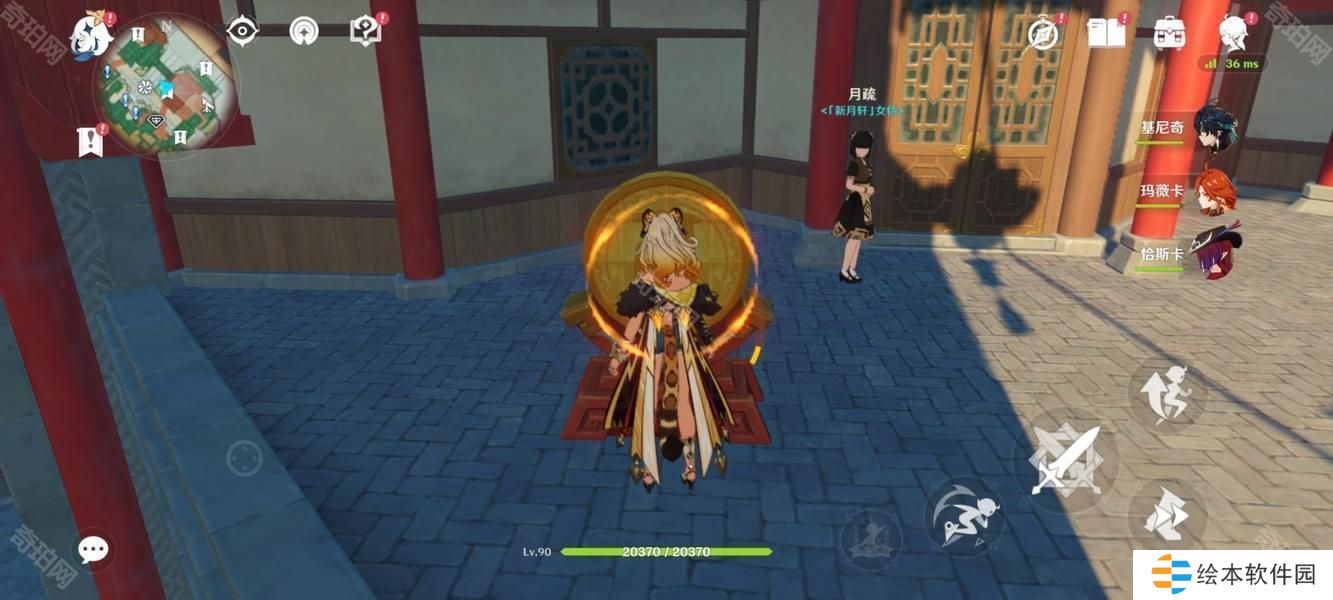Open the quest log bookmark icon

click(90, 142)
